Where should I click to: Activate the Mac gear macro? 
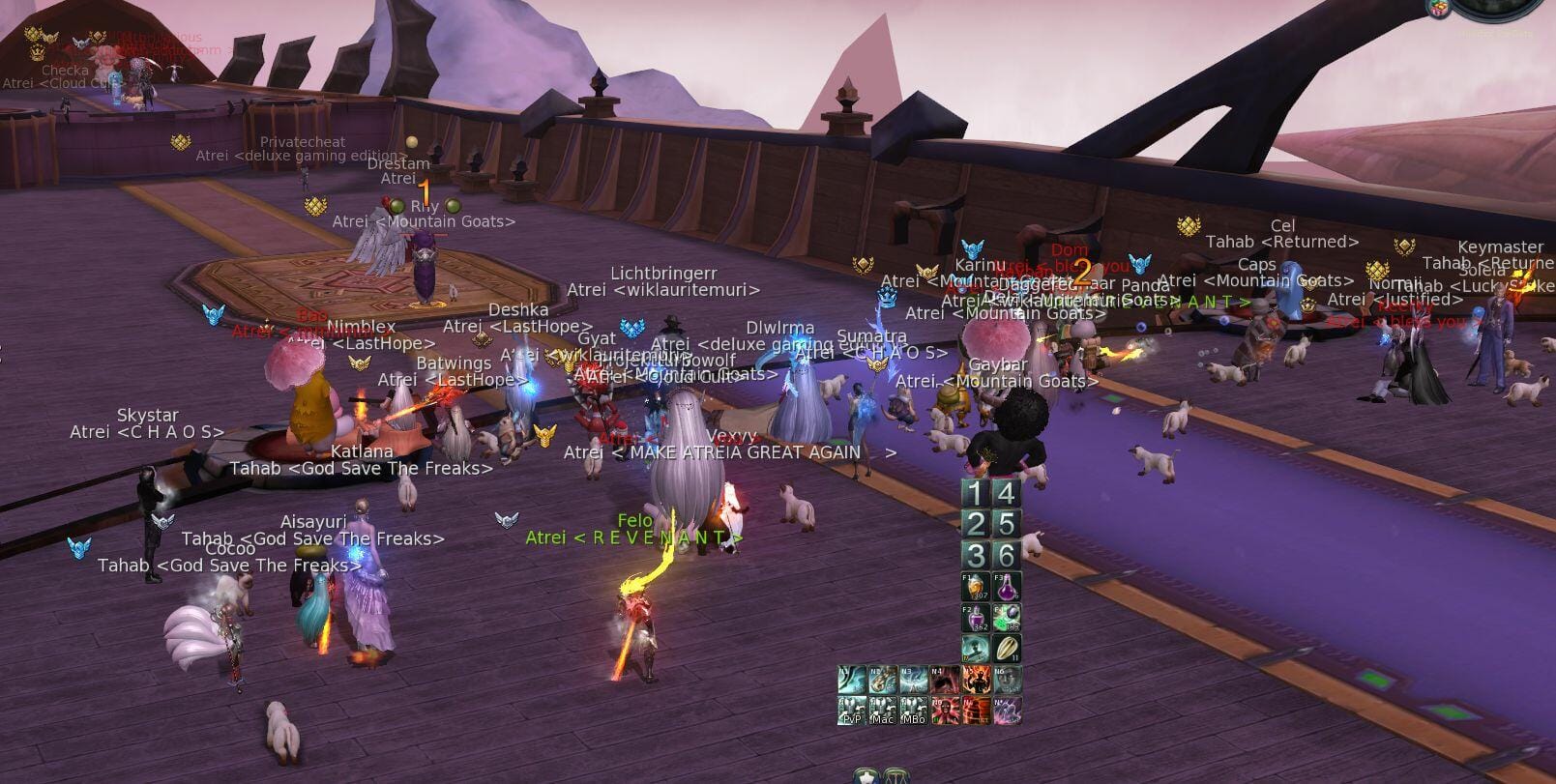(883, 711)
